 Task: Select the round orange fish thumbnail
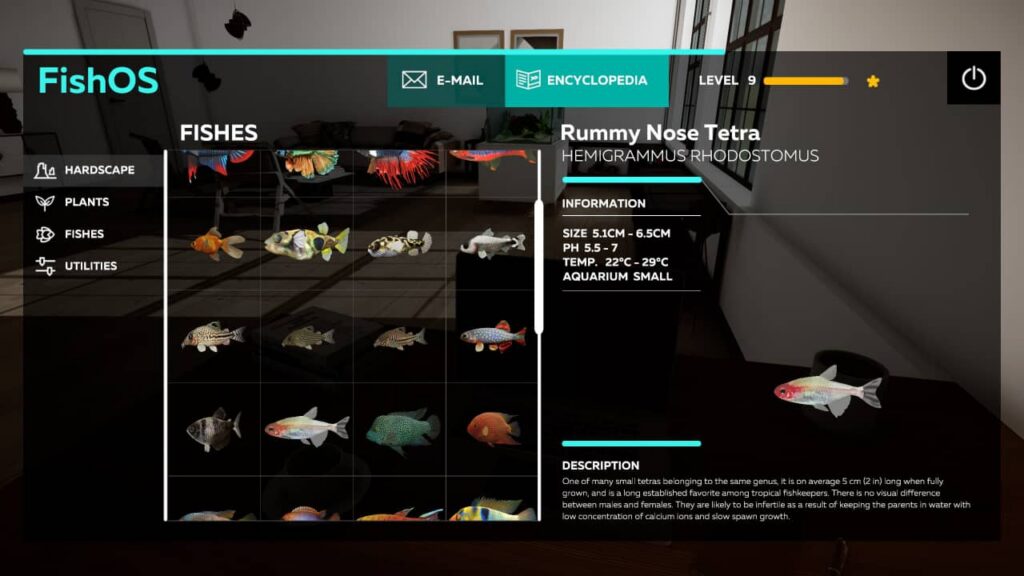point(493,429)
